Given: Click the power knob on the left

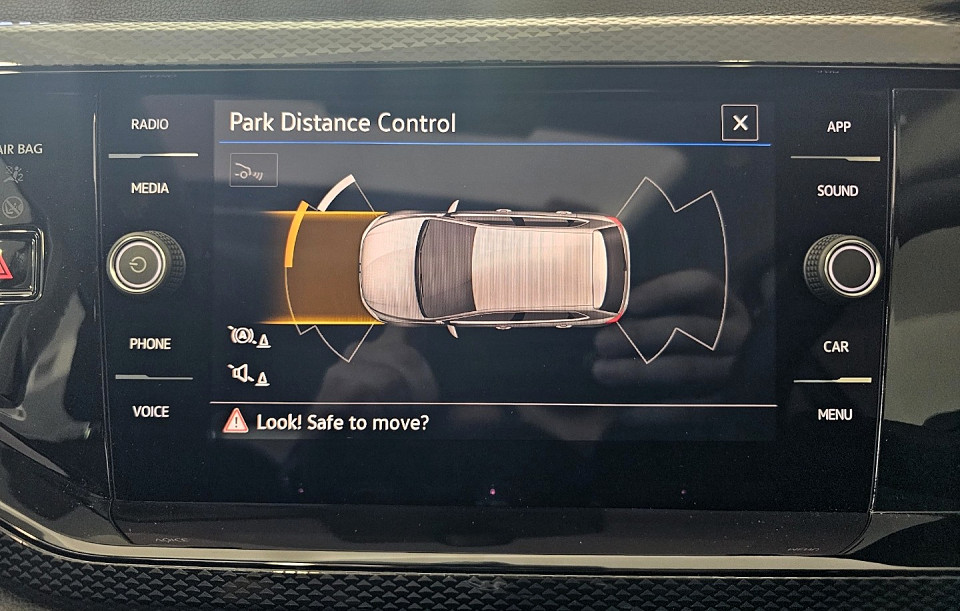Looking at the screenshot, I should 146,264.
